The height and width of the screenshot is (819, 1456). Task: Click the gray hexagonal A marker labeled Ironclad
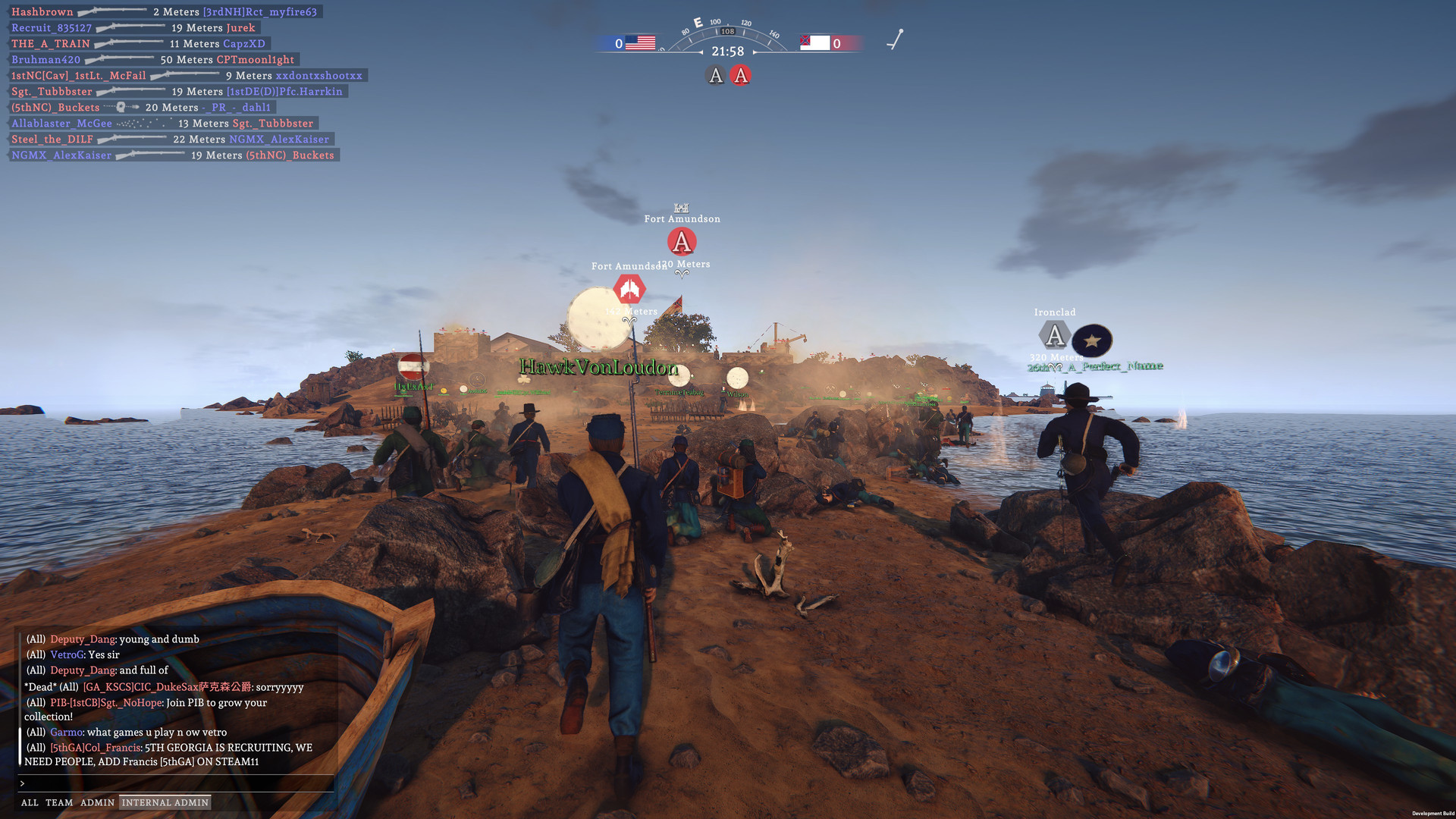click(1055, 334)
